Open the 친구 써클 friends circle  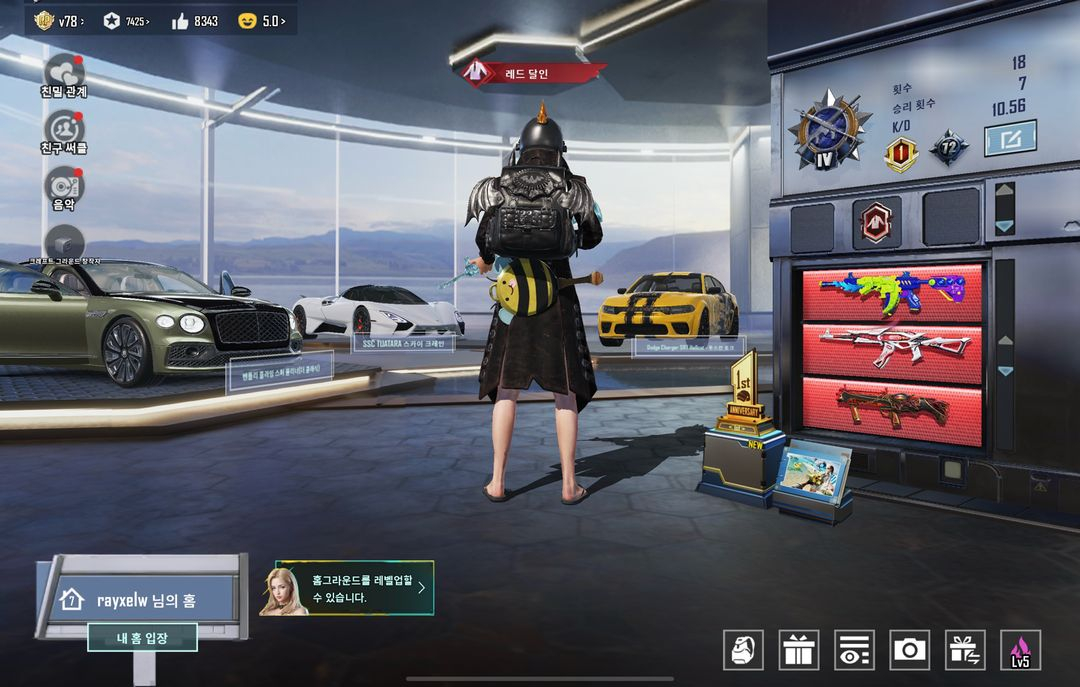click(64, 129)
